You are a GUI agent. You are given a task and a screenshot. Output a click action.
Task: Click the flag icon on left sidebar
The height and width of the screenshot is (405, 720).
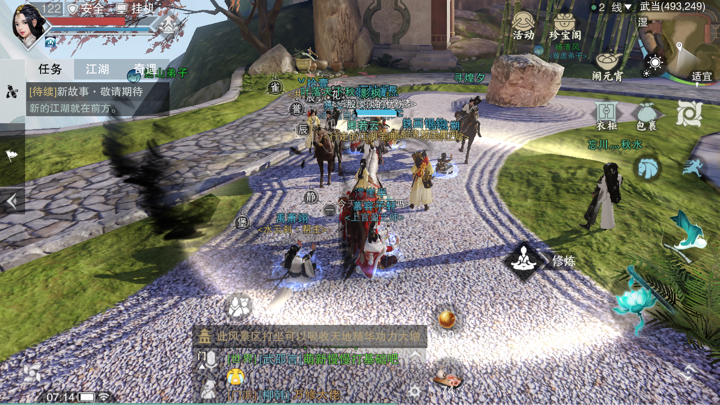tap(12, 155)
